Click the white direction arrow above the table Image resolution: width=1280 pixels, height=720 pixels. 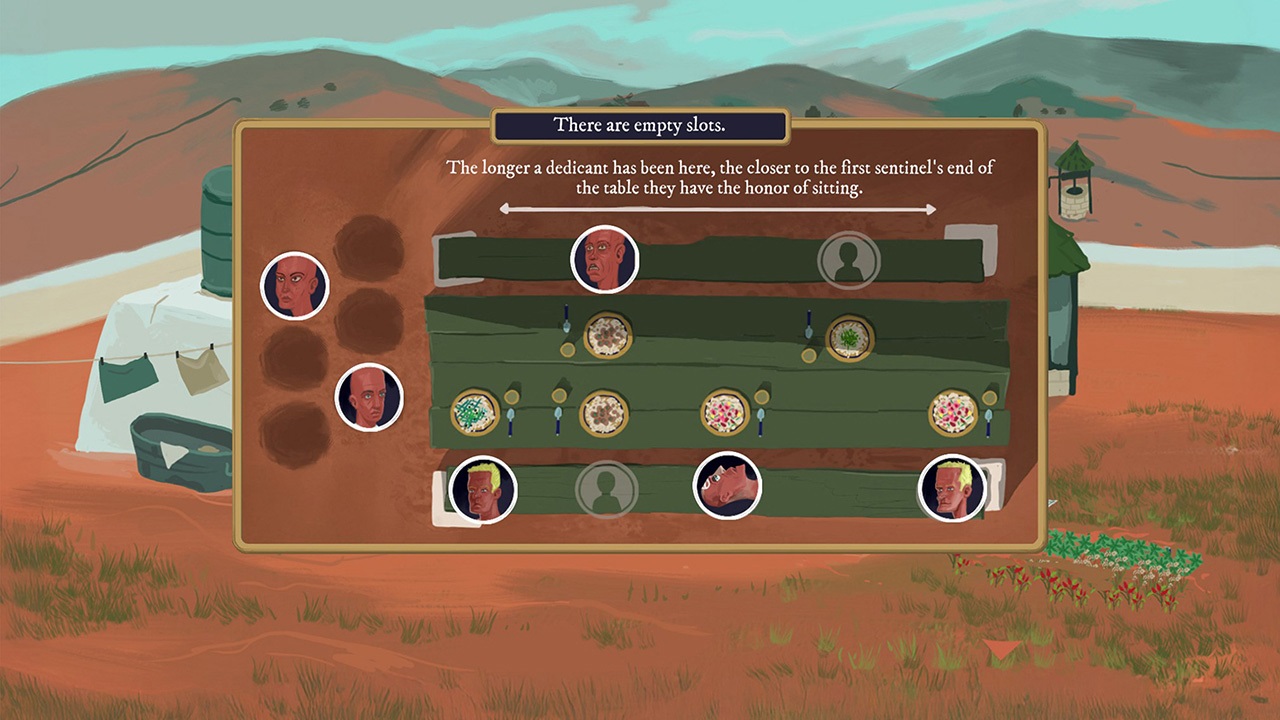tap(717, 209)
